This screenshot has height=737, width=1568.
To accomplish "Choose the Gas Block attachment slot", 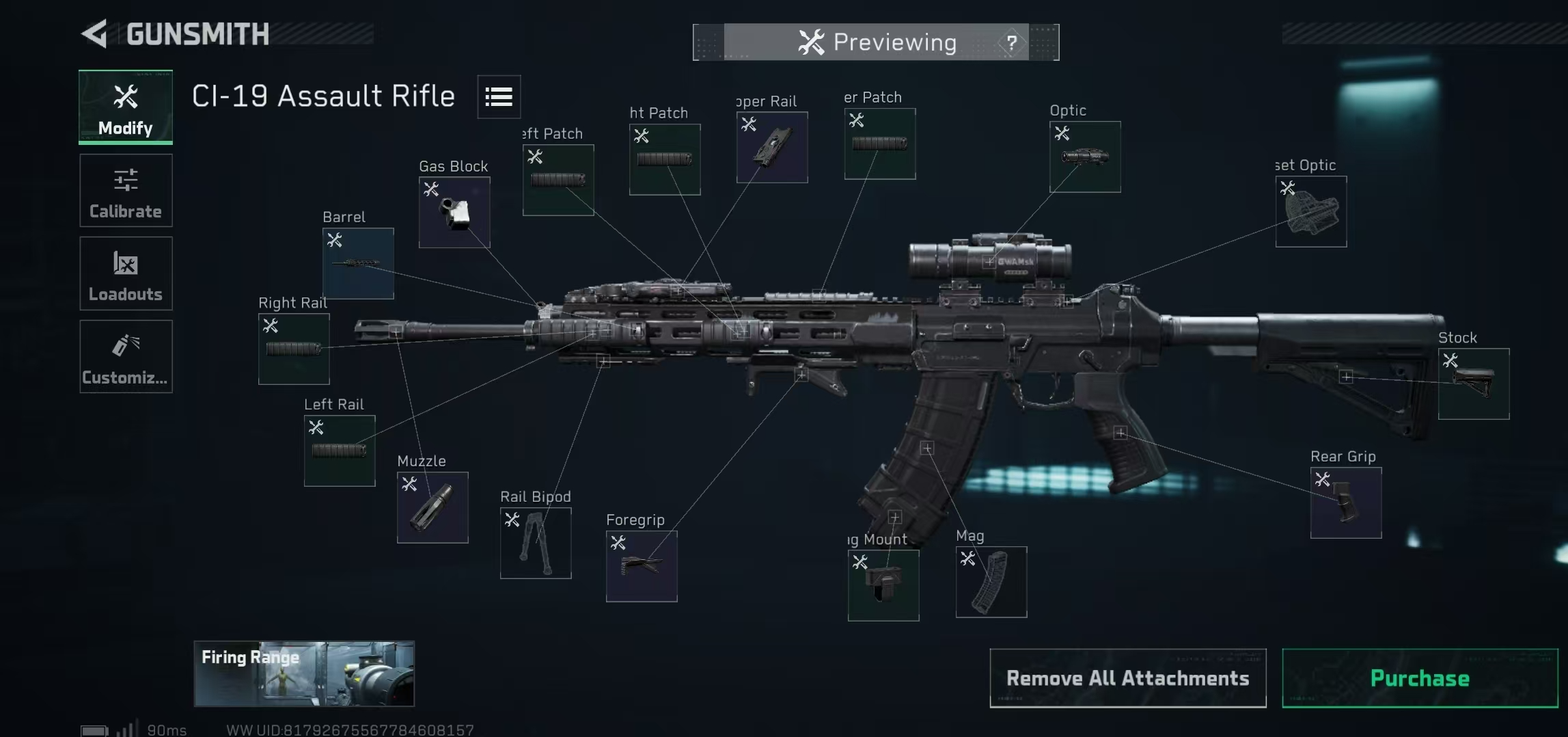I will click(454, 213).
